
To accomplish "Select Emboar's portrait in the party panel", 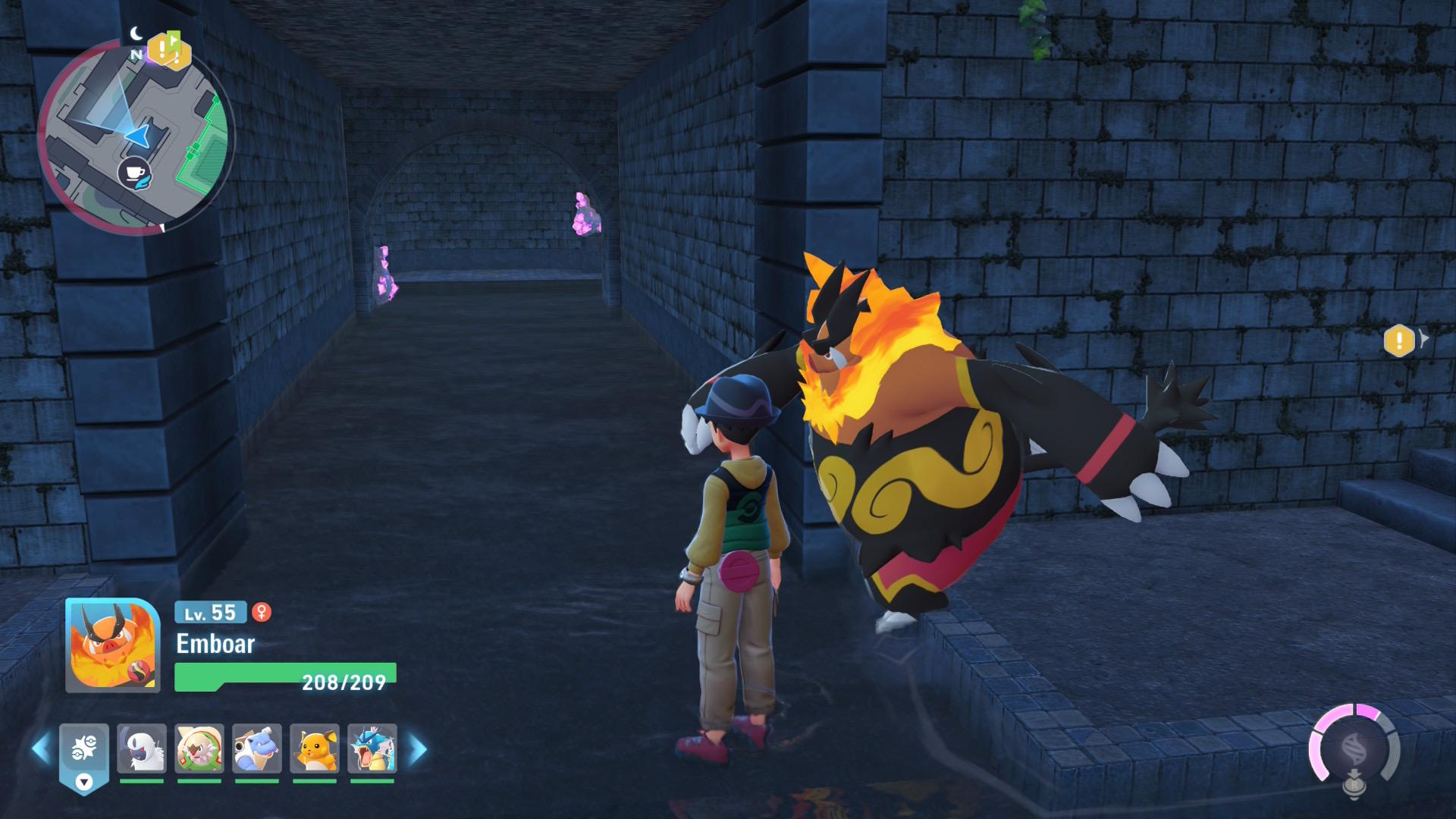I will click(113, 645).
